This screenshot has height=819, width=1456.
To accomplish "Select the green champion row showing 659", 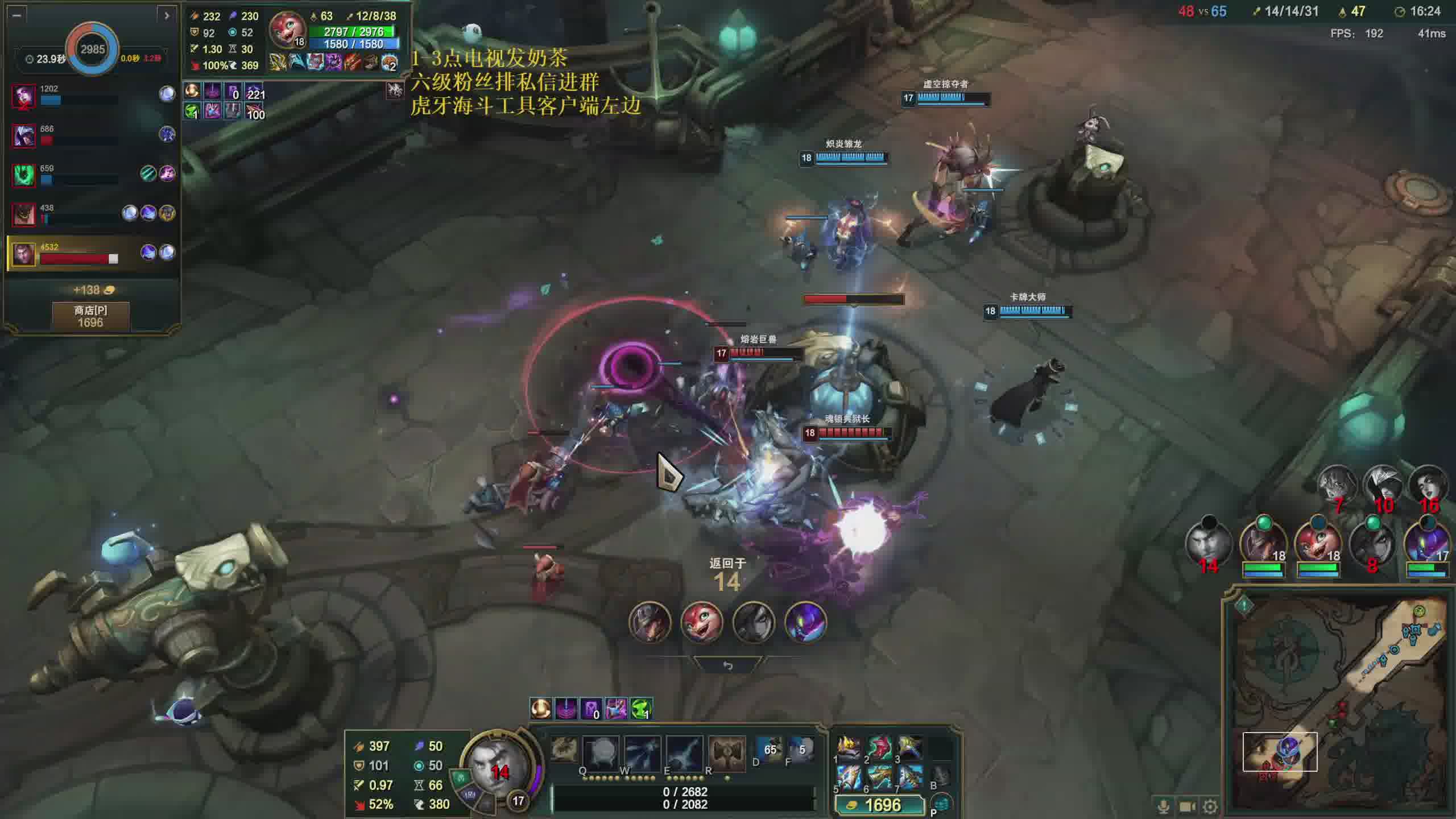I will point(91,174).
